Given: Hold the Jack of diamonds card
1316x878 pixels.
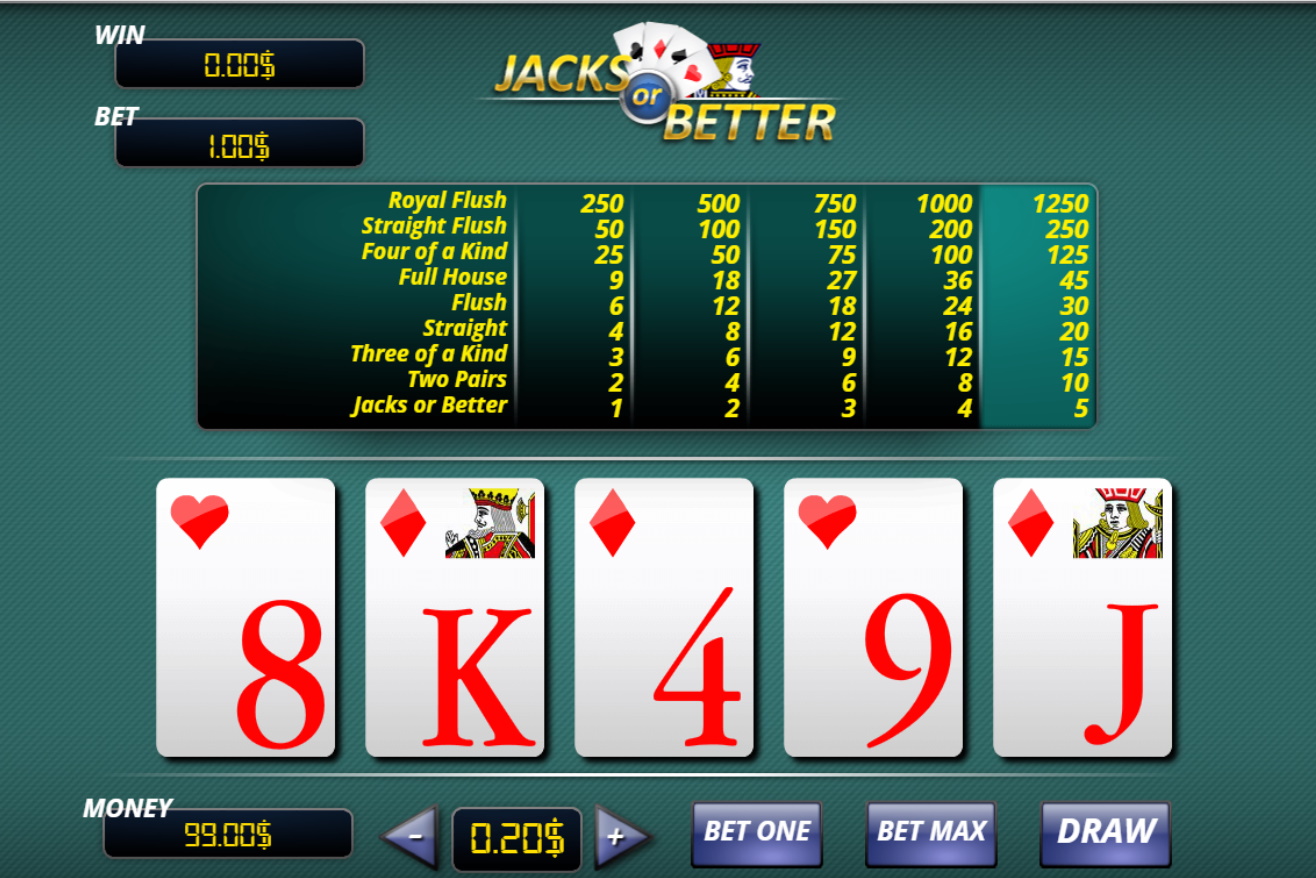Looking at the screenshot, I should pos(1082,617).
